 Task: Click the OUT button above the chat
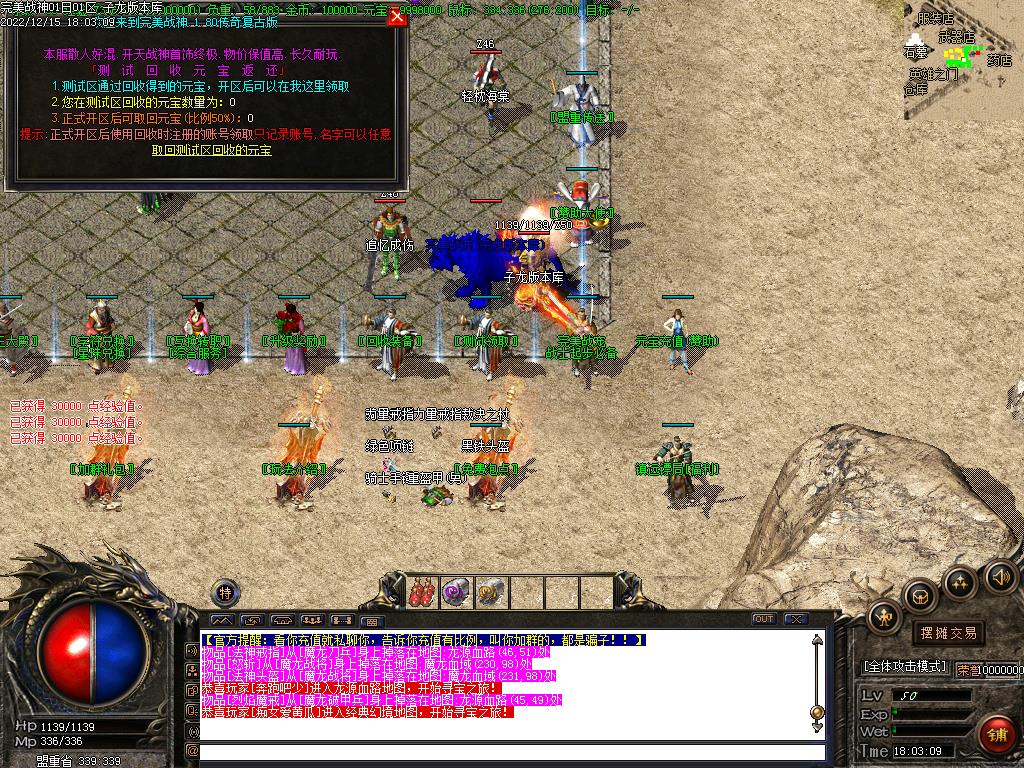764,619
